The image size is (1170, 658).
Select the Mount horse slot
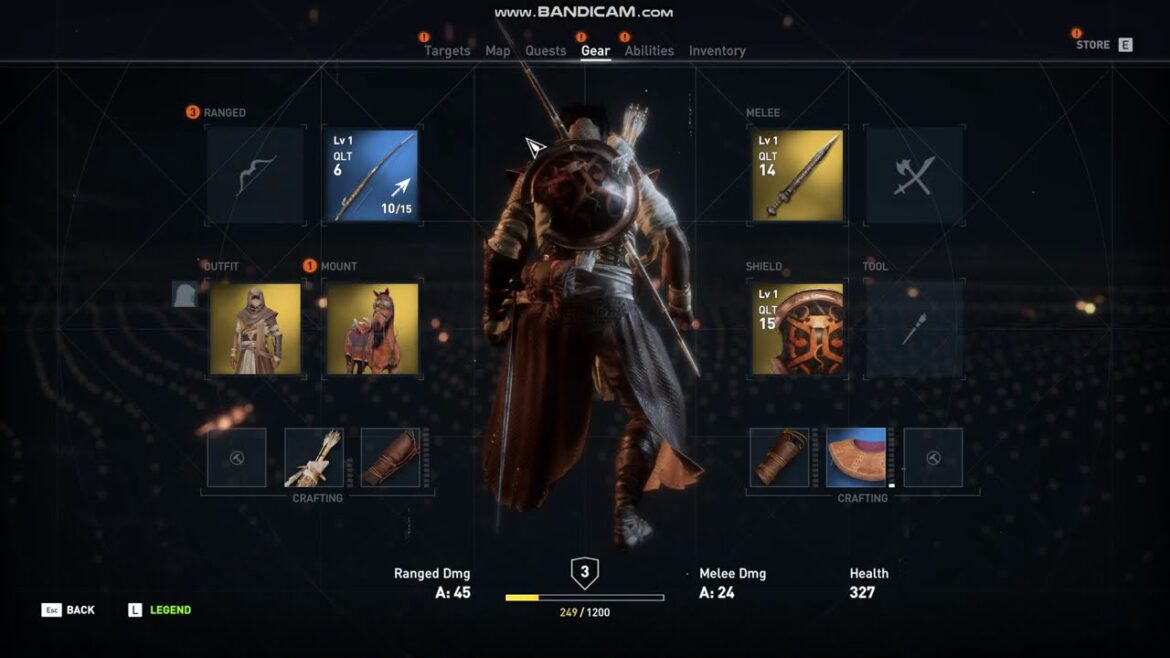[372, 329]
